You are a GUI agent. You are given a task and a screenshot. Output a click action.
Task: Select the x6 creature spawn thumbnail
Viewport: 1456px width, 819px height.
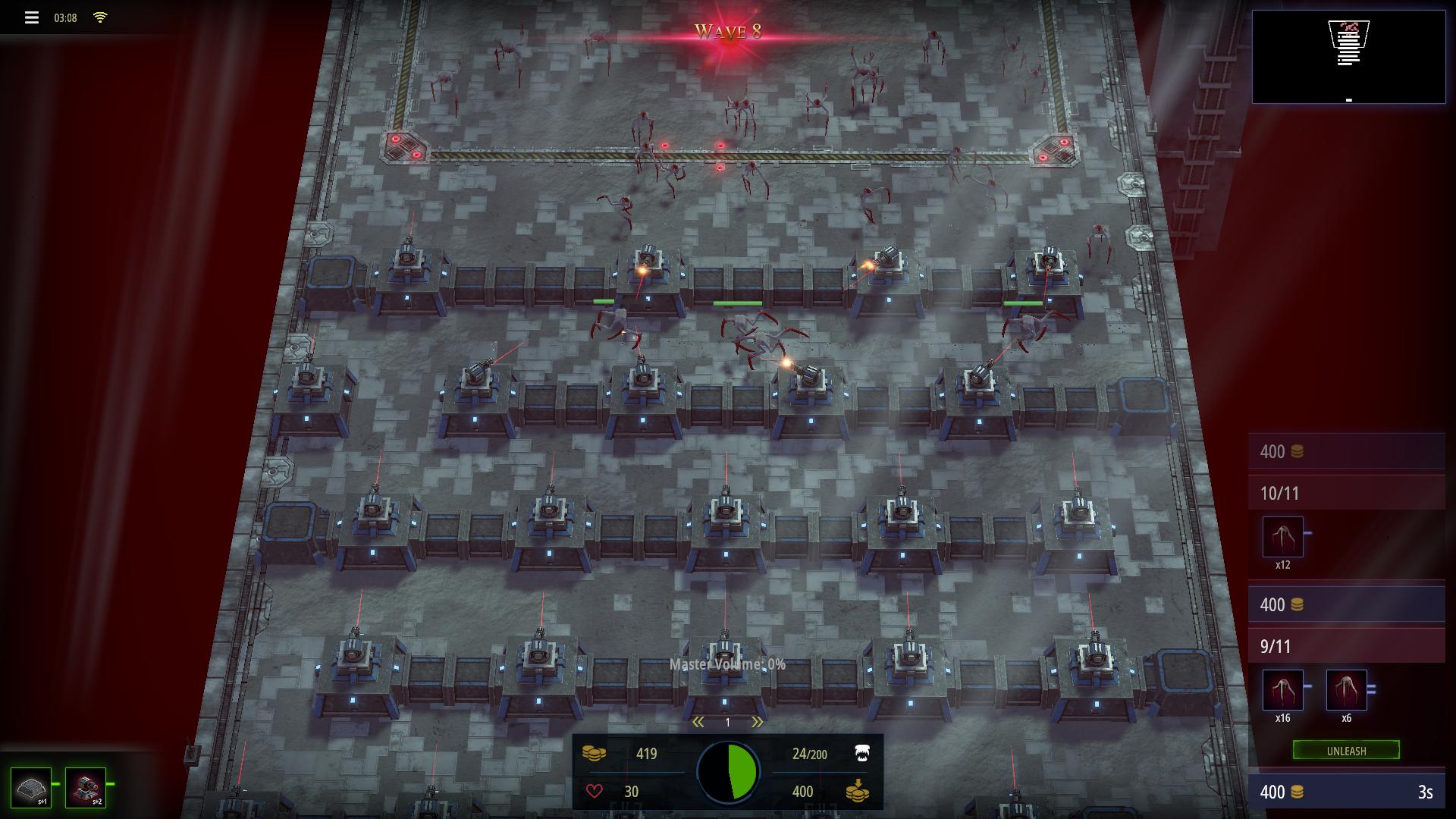(x=1346, y=689)
